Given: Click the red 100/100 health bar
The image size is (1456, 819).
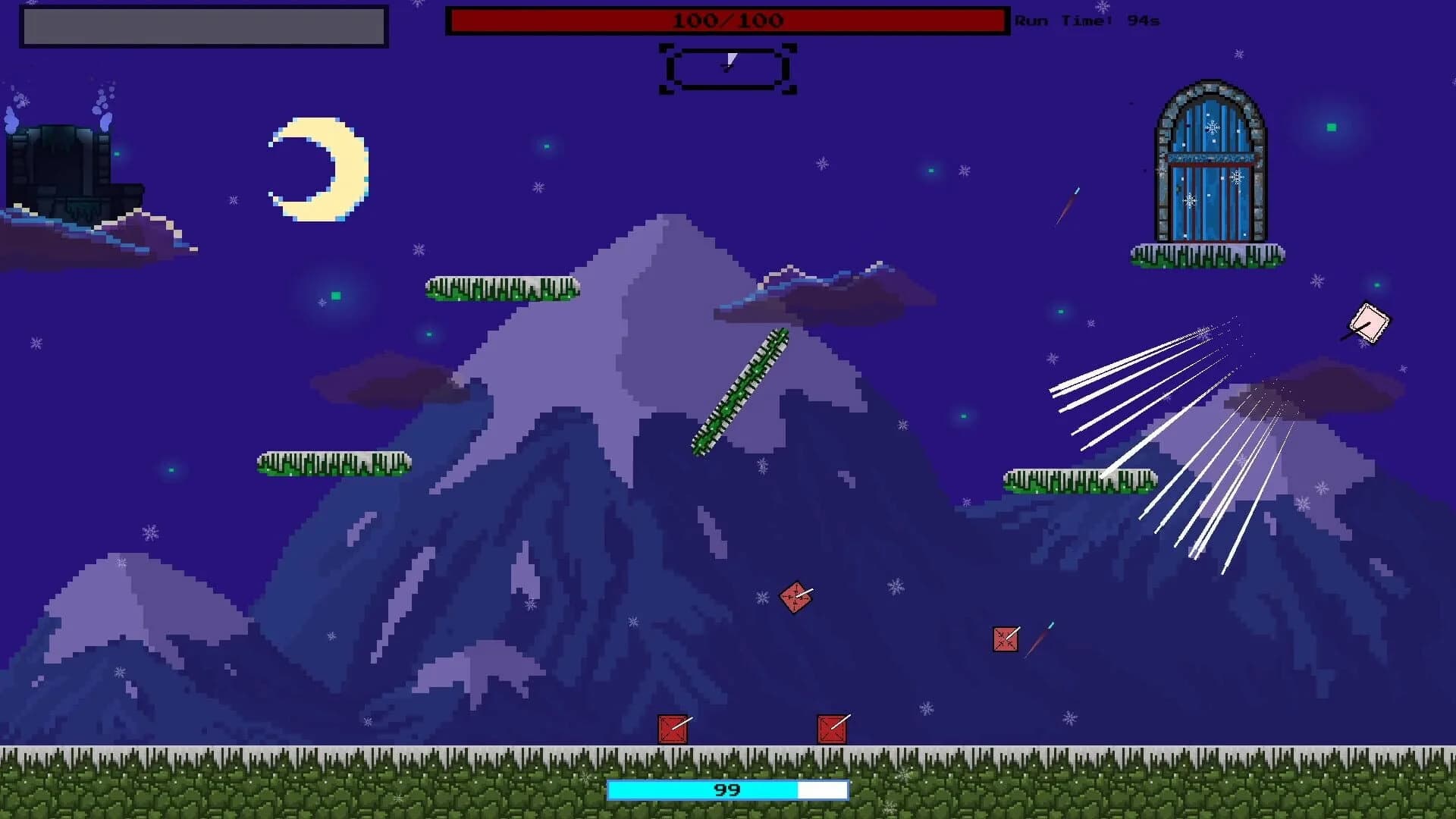Looking at the screenshot, I should click(x=728, y=20).
